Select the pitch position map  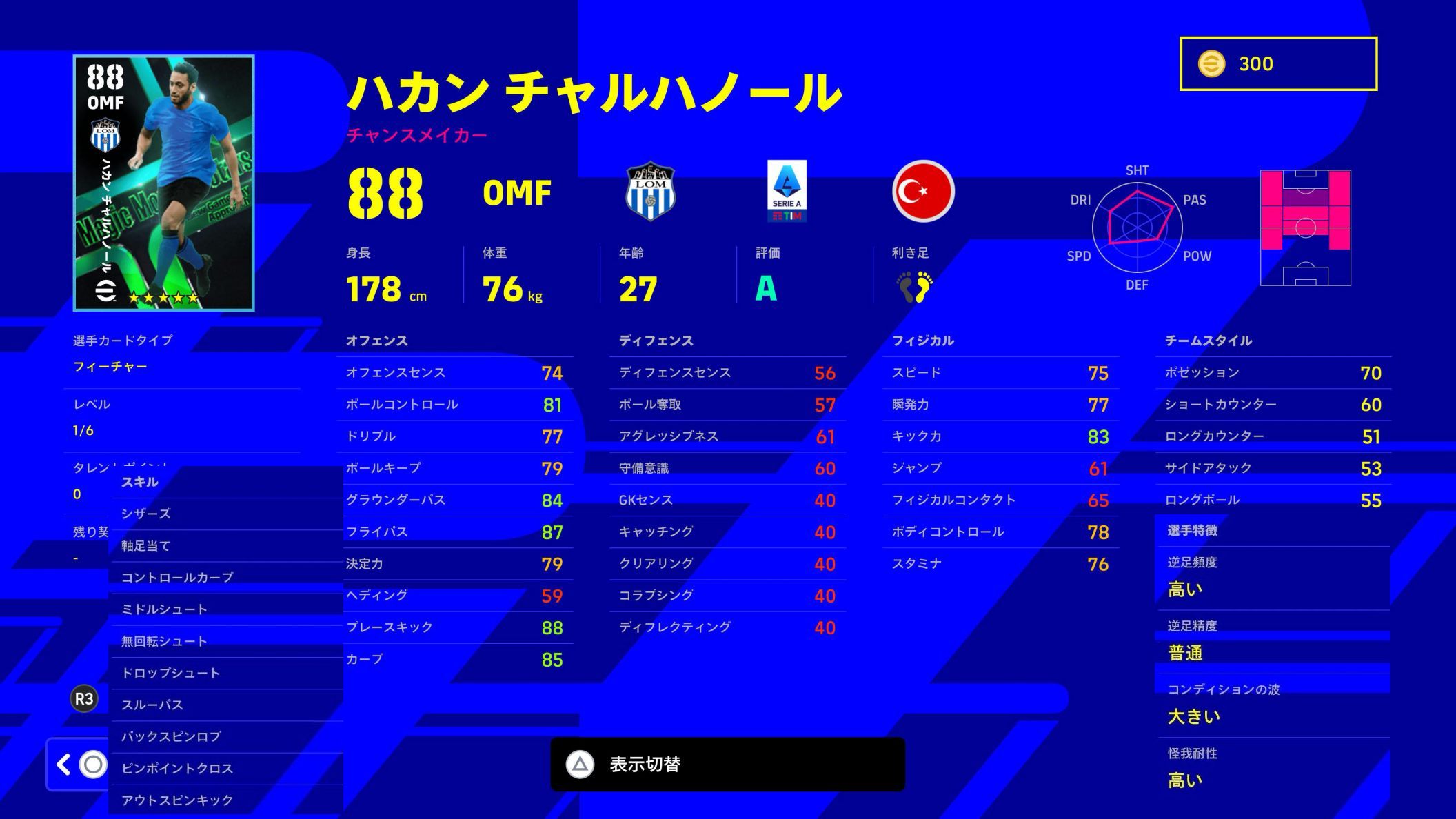(1306, 228)
